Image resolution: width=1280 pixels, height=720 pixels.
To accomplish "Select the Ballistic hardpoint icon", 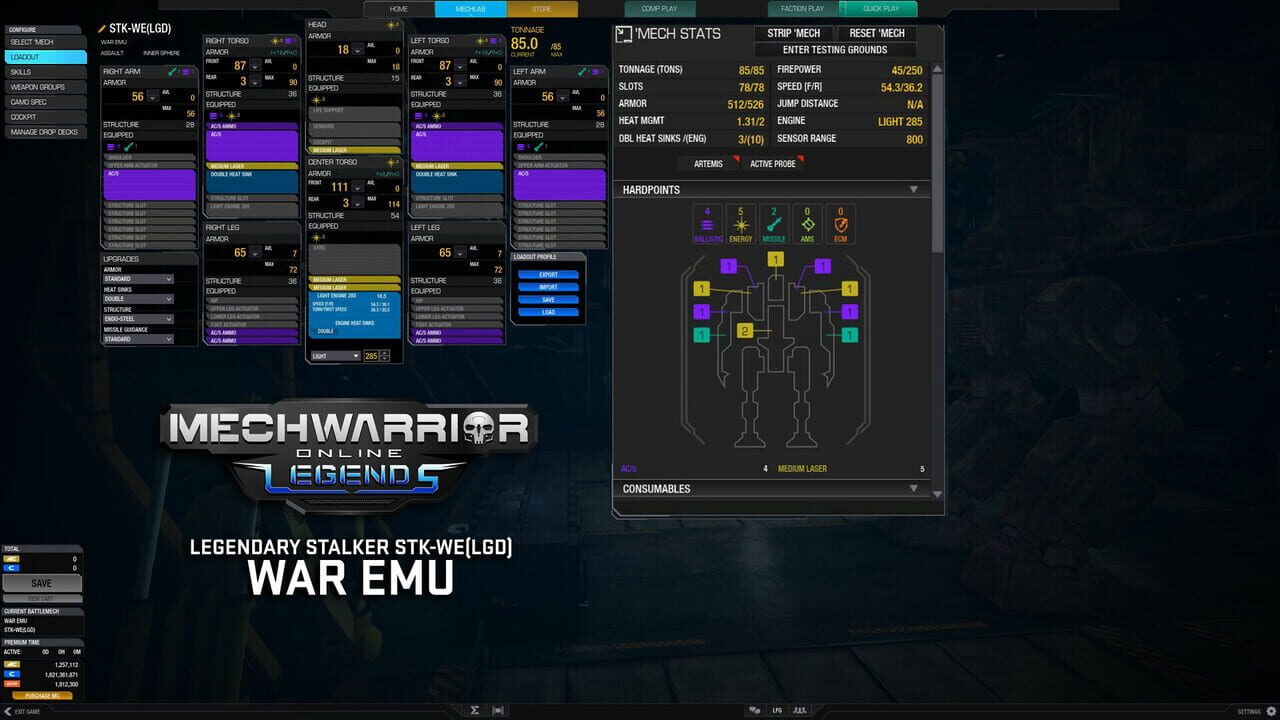I will point(708,223).
